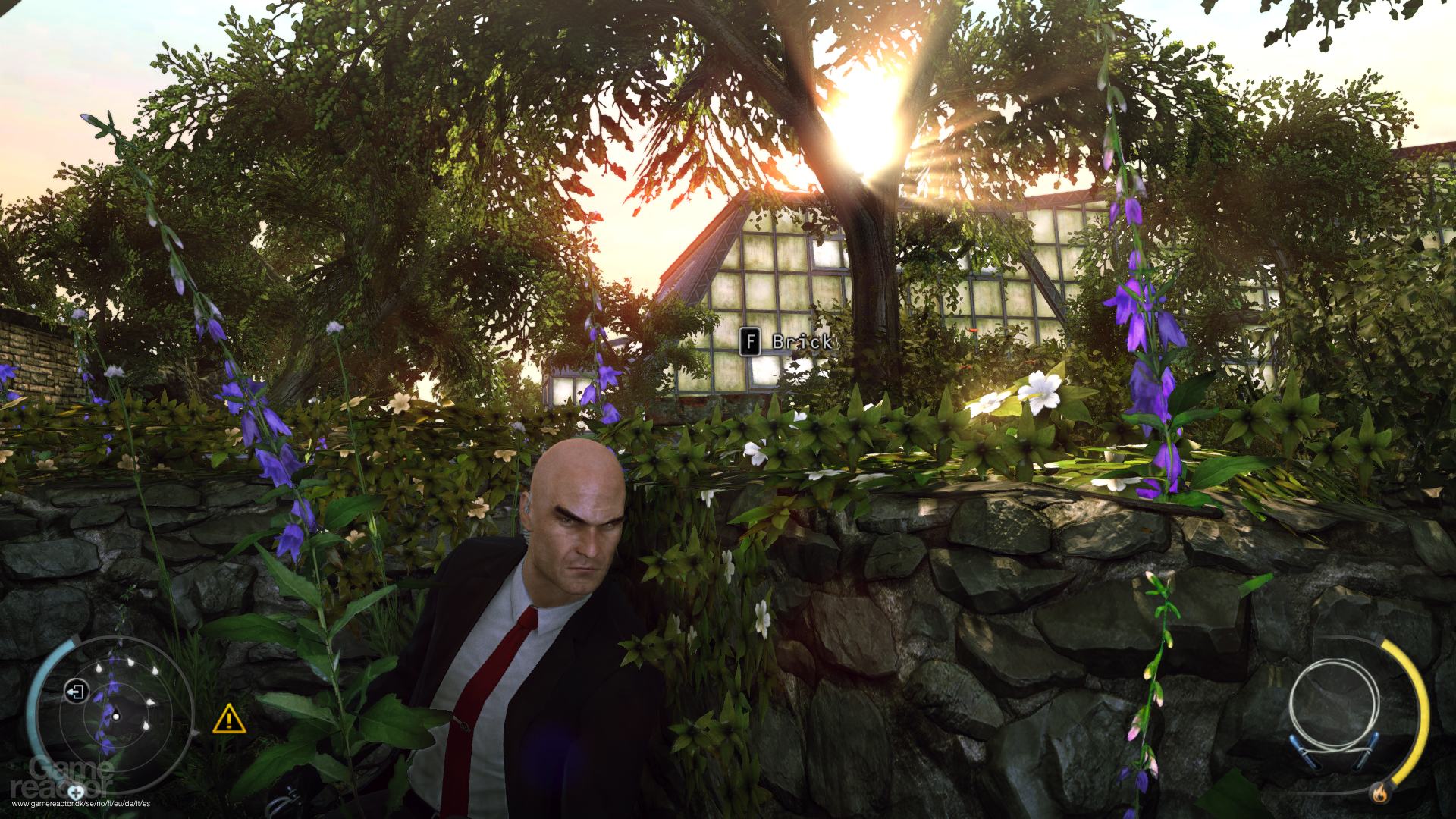Click the exit door icon on the minimap

click(x=76, y=692)
